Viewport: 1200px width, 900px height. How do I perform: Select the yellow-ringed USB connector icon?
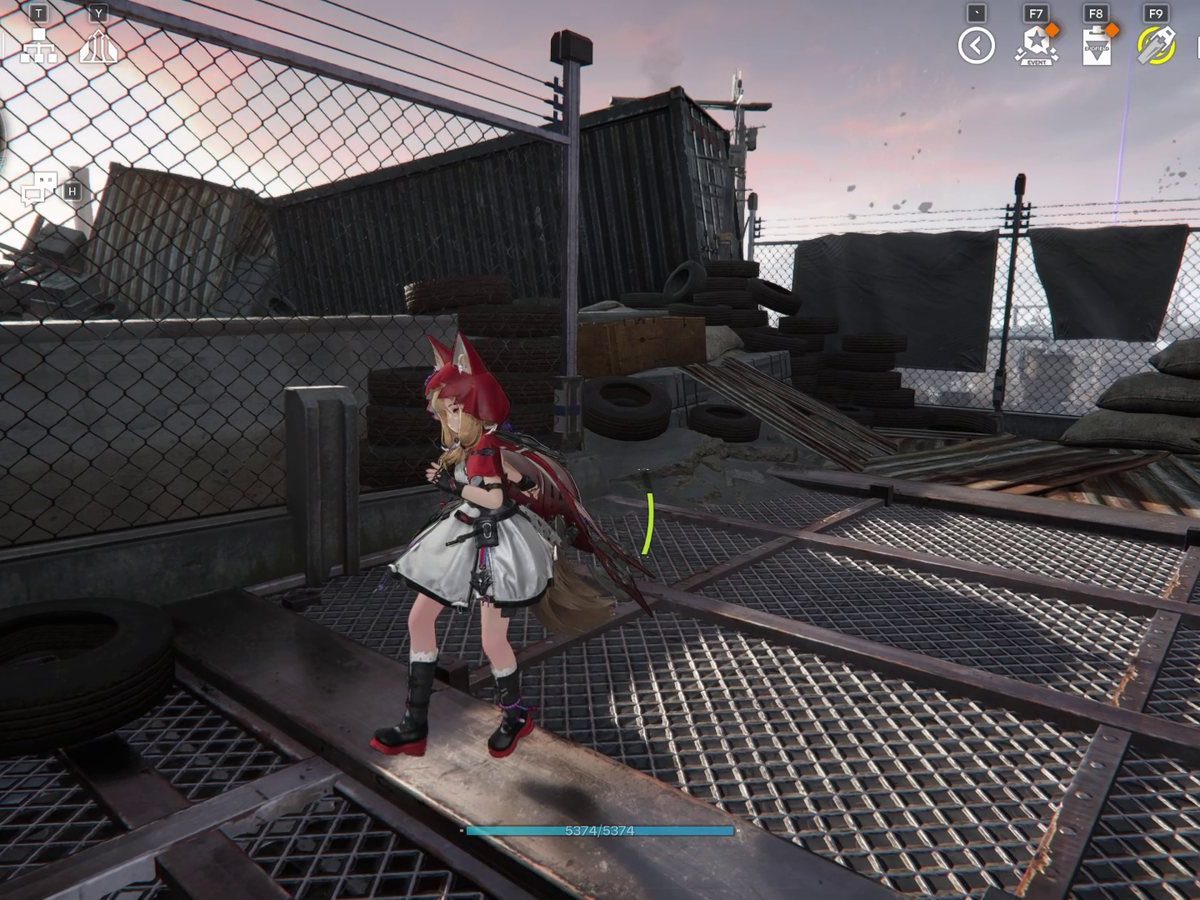point(1155,46)
